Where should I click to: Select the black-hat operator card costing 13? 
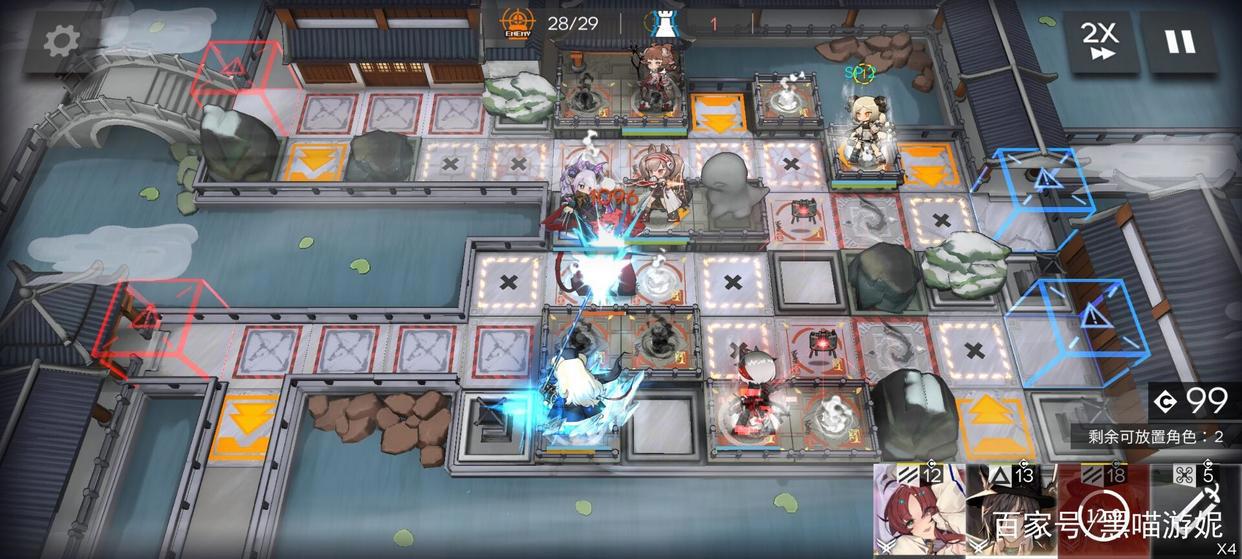point(1010,512)
